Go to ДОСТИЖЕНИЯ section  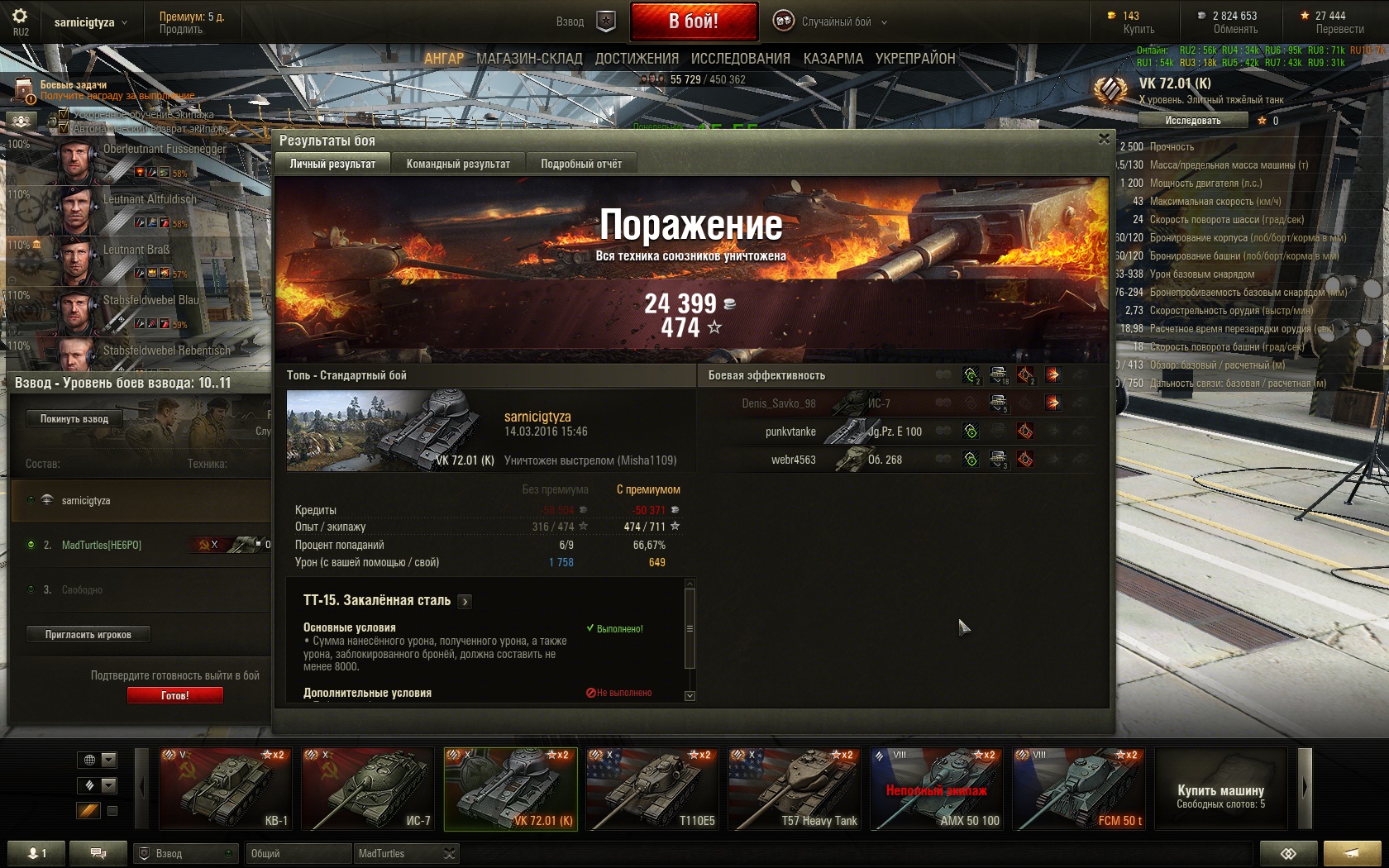pos(637,59)
